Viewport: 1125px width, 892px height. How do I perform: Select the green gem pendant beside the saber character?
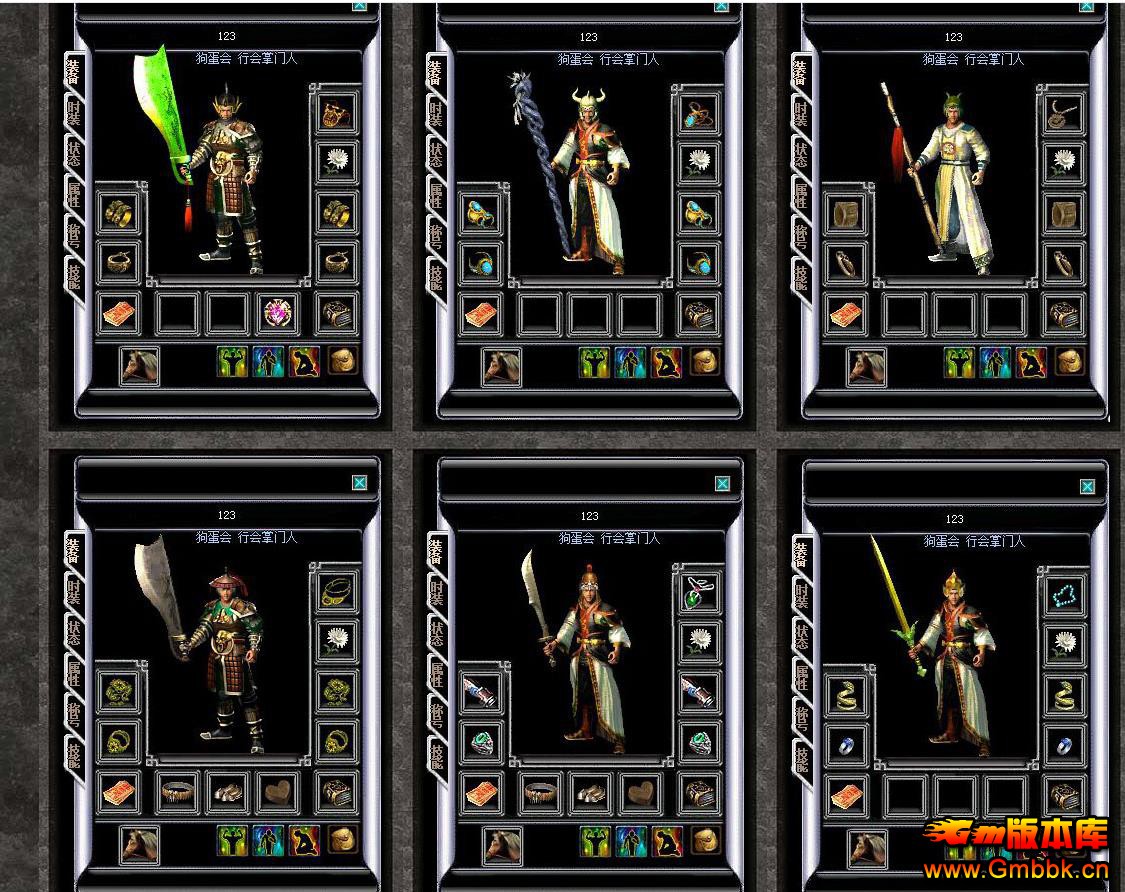pos(699,593)
